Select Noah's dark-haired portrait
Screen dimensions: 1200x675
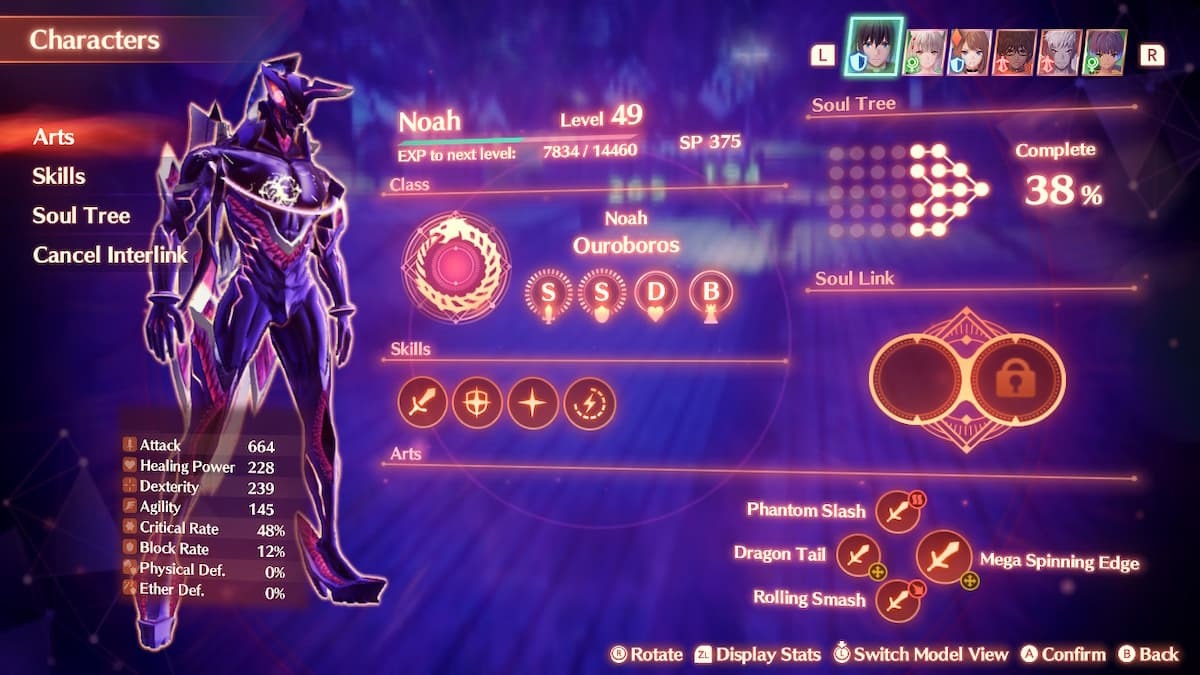click(875, 48)
